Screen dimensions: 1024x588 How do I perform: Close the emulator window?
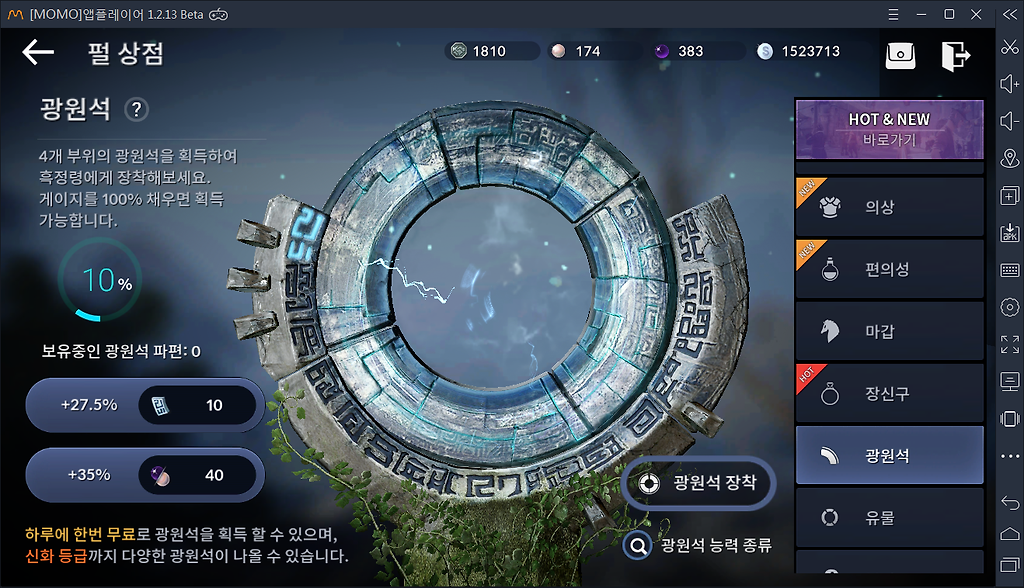tap(977, 14)
